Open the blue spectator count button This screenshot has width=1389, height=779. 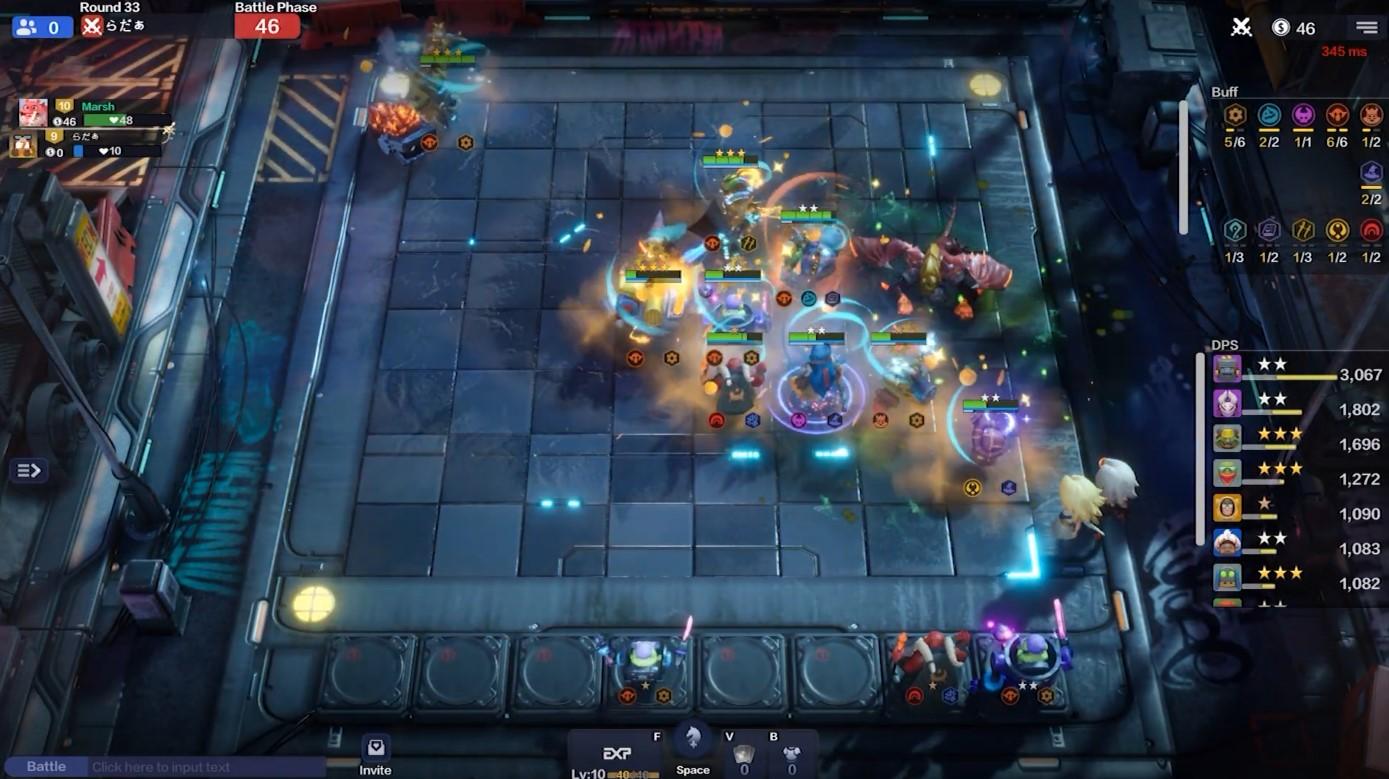pos(42,27)
